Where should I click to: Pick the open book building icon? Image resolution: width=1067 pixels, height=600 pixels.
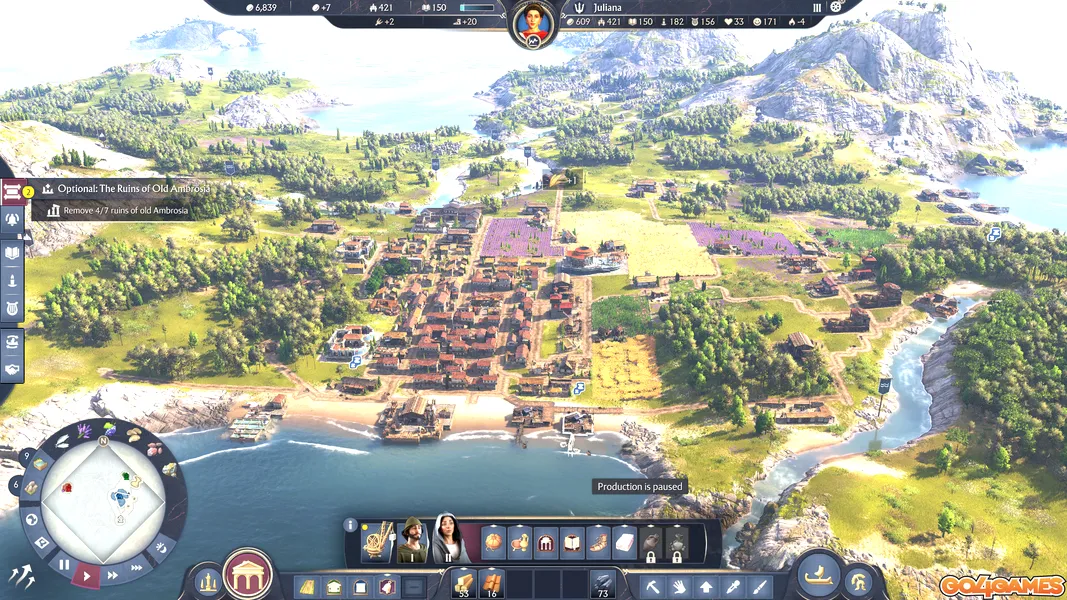571,543
